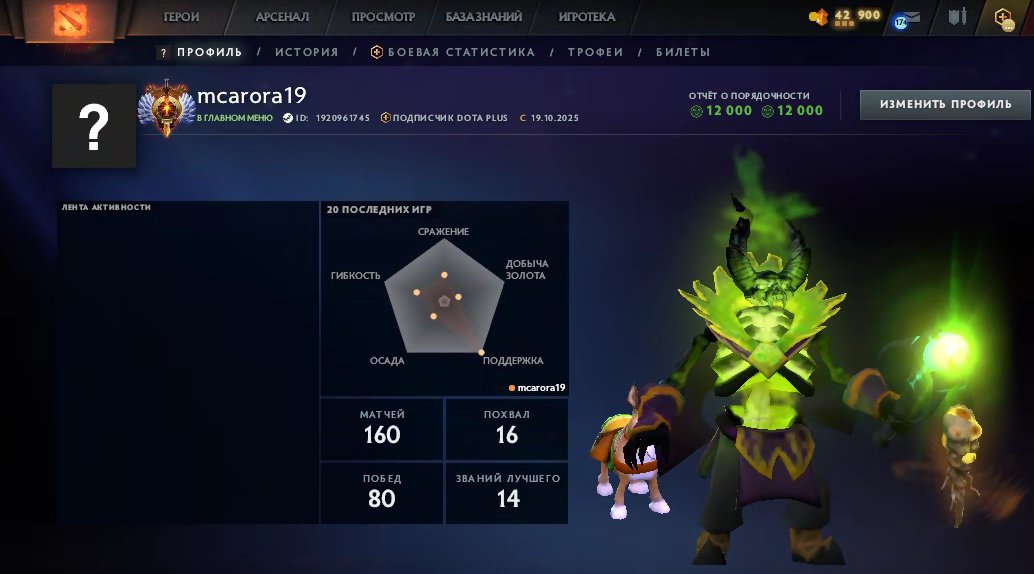Select the Игротека menu entry
Viewport: 1034px width, 574px height.
587,17
